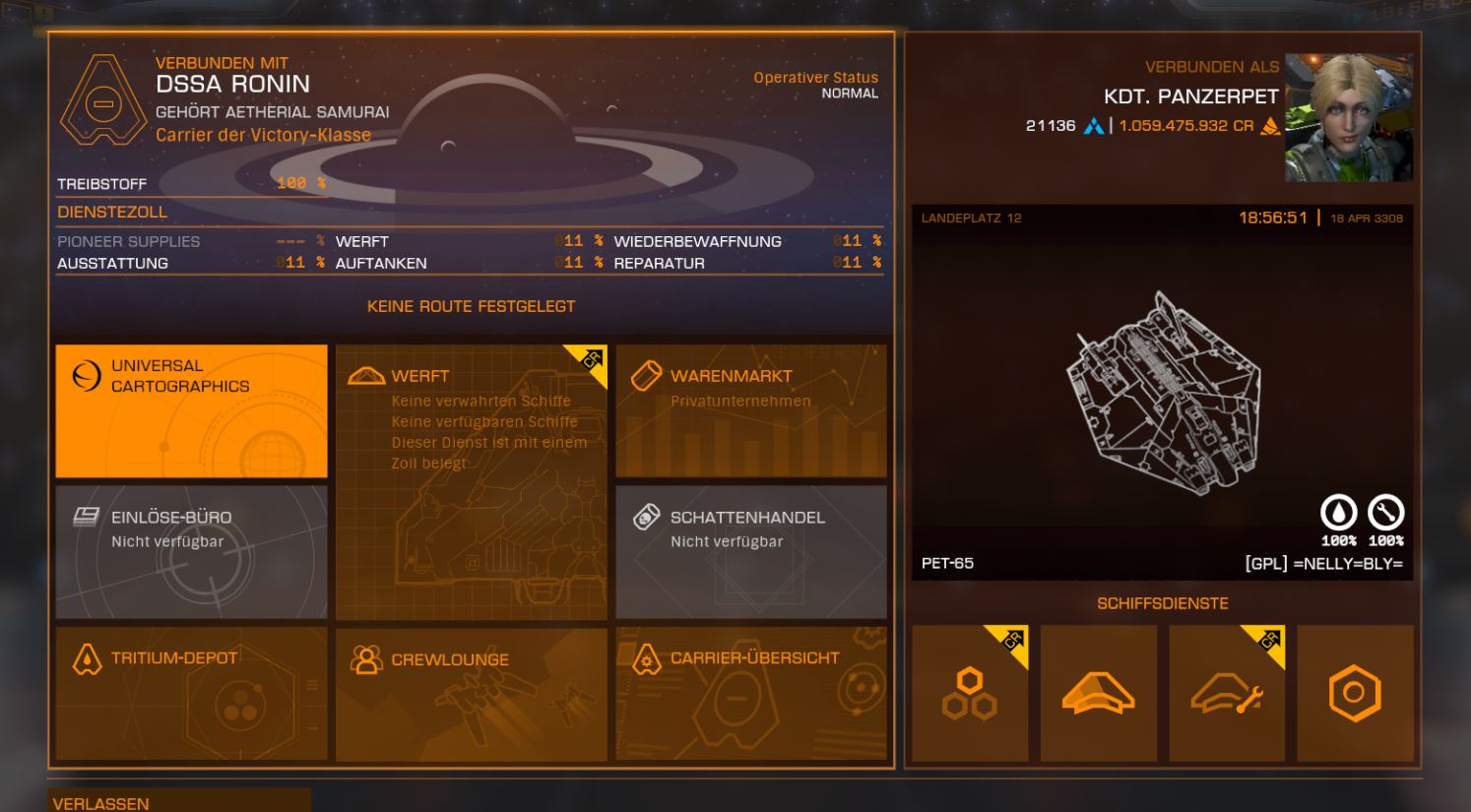This screenshot has height=812, width=1471.
Task: Select the Einlöse-Büro tile
Action: pyautogui.click(x=191, y=551)
